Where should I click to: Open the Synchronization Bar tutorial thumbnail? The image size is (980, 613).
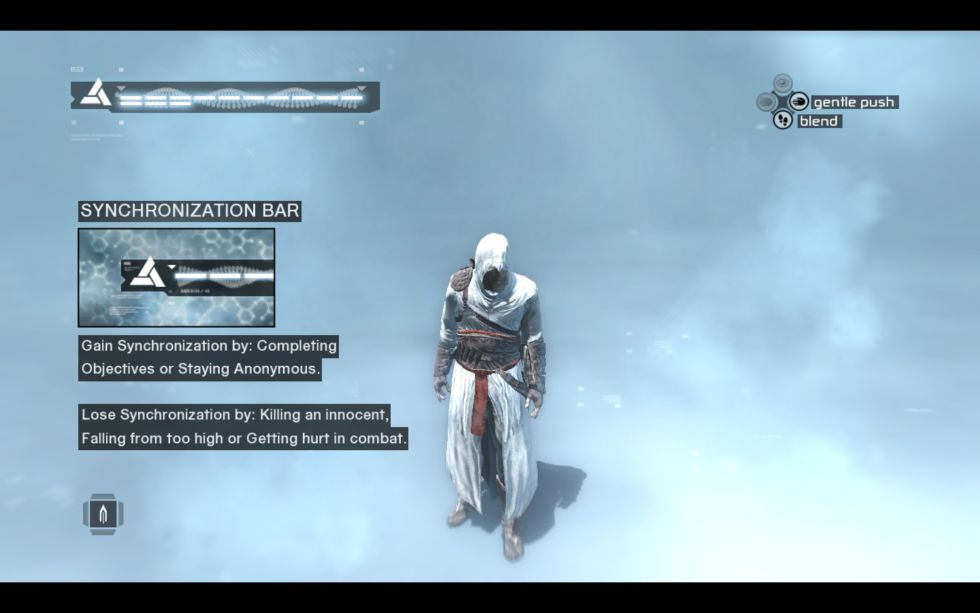176,277
